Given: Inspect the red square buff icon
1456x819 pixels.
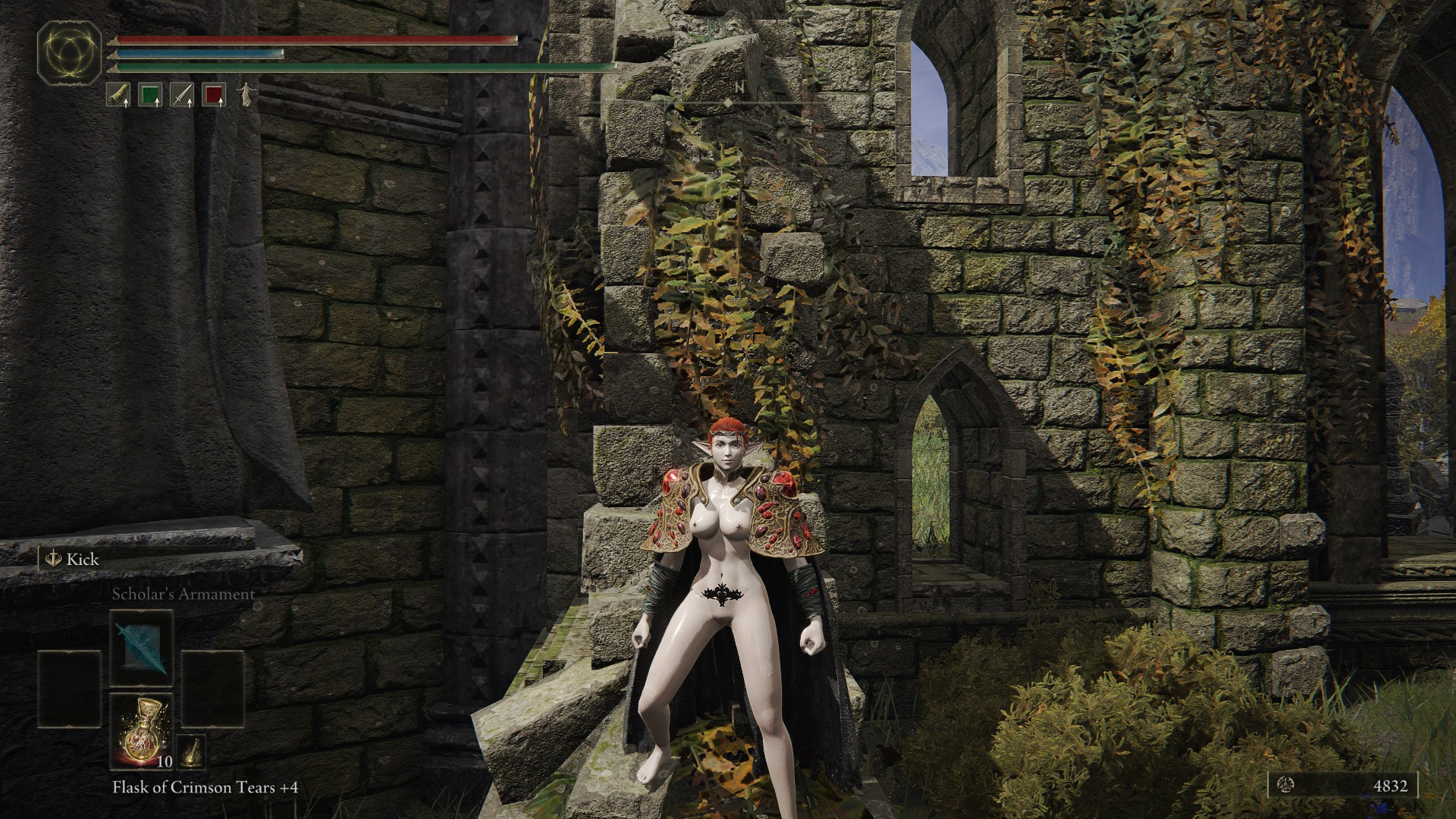Looking at the screenshot, I should tap(214, 95).
